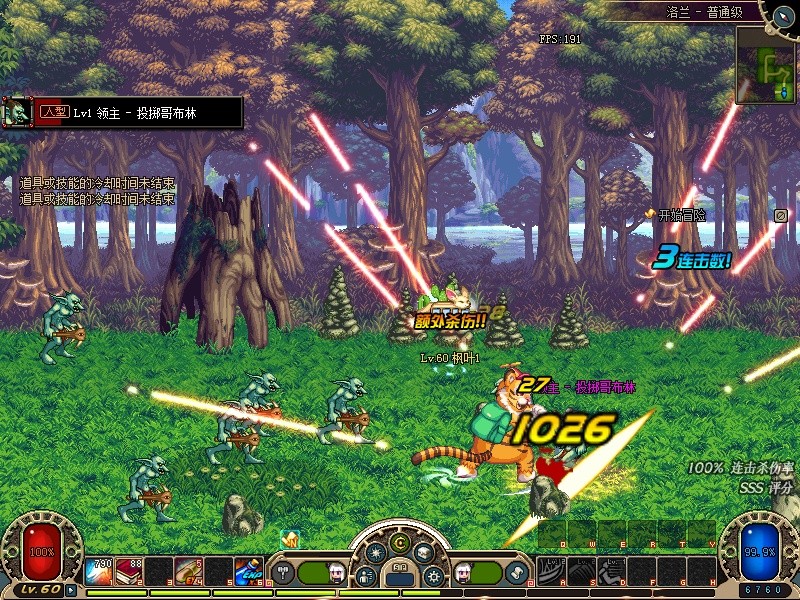Click the small crossed-circle button beside quest tracker
This screenshot has width=800, height=600.
[x=781, y=215]
